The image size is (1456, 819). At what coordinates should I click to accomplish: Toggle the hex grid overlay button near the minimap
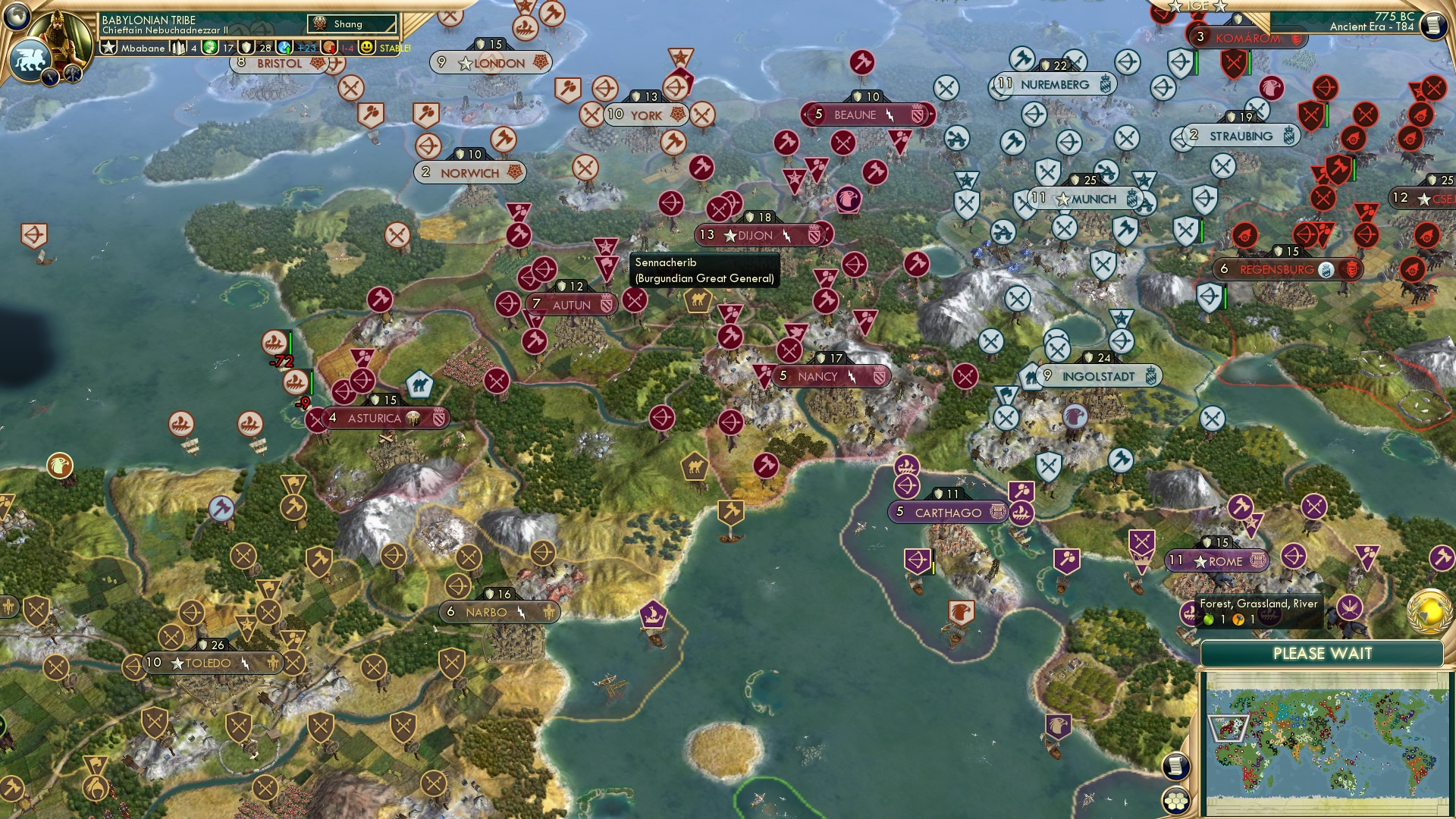click(1175, 801)
